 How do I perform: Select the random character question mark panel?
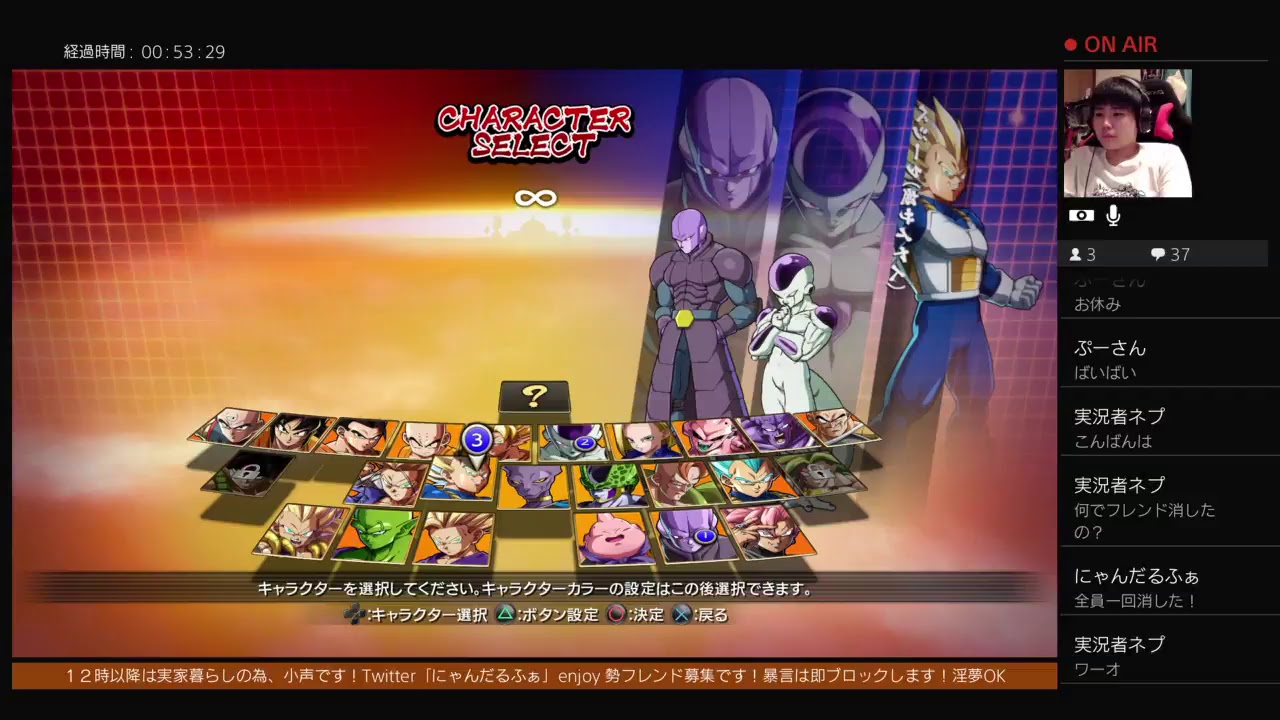click(533, 398)
